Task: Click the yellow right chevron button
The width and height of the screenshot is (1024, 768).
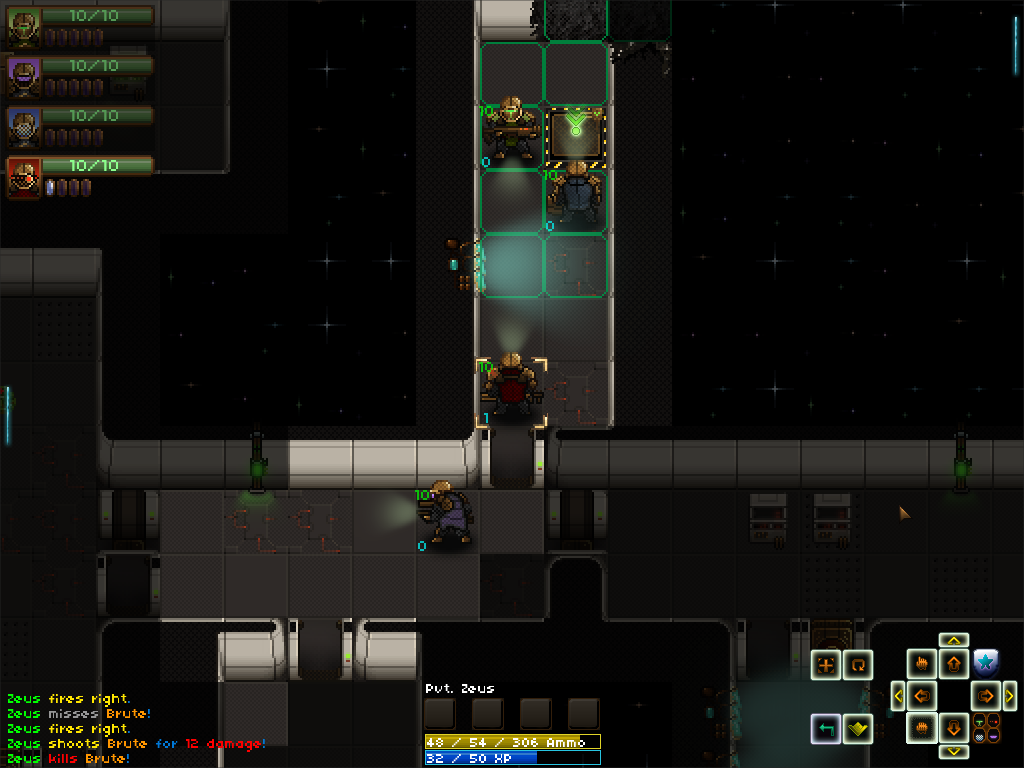Action: [x=1010, y=695]
